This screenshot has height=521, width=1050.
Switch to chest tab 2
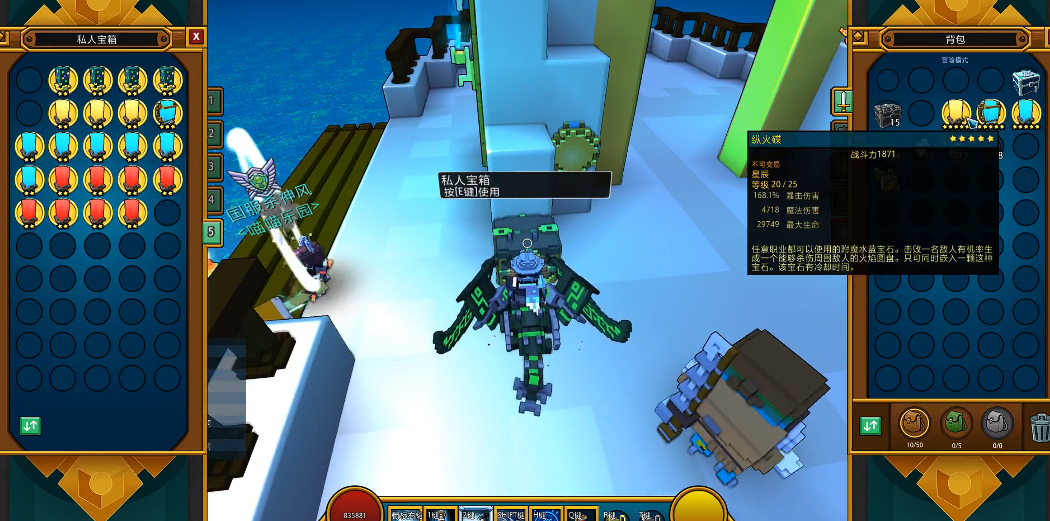pos(213,134)
